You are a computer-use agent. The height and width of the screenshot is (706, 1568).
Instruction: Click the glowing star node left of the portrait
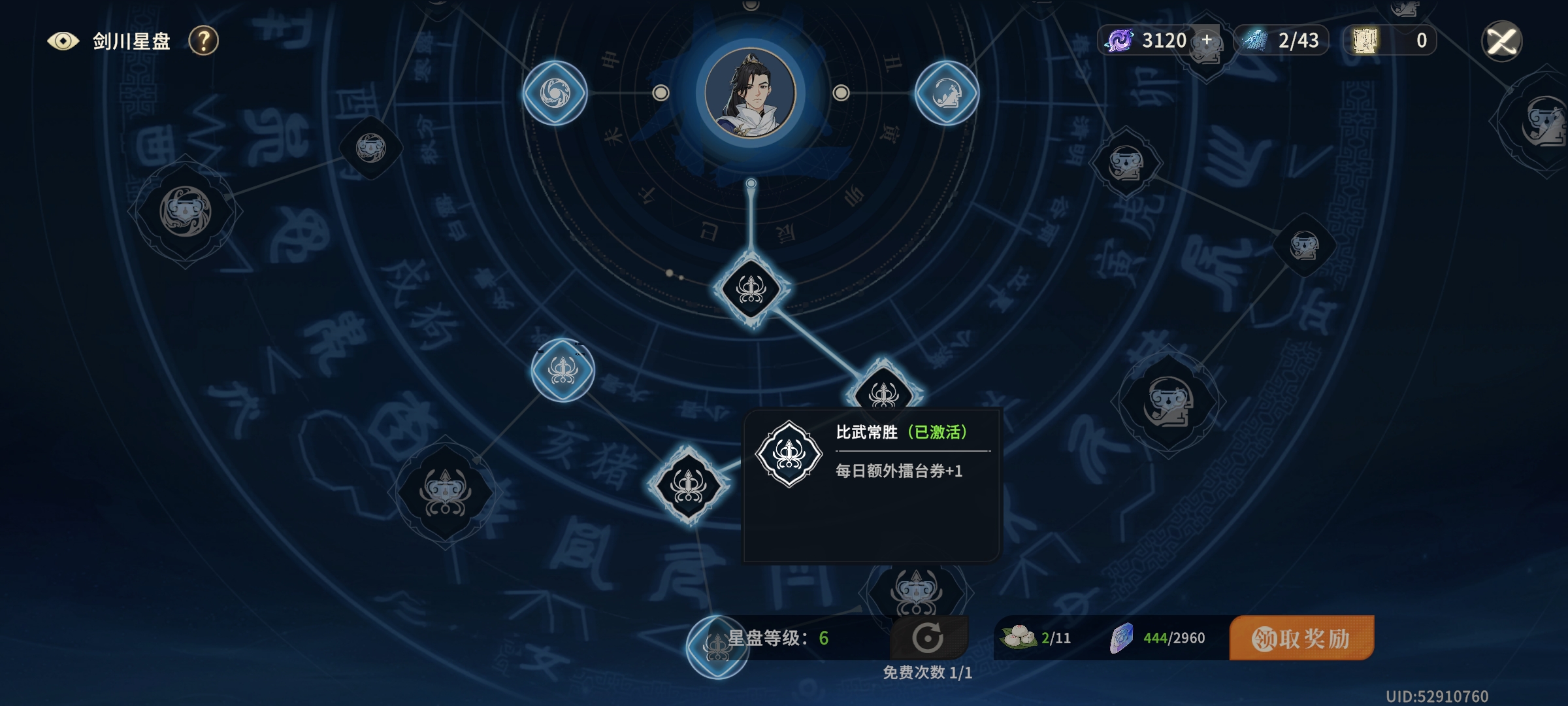tap(554, 92)
